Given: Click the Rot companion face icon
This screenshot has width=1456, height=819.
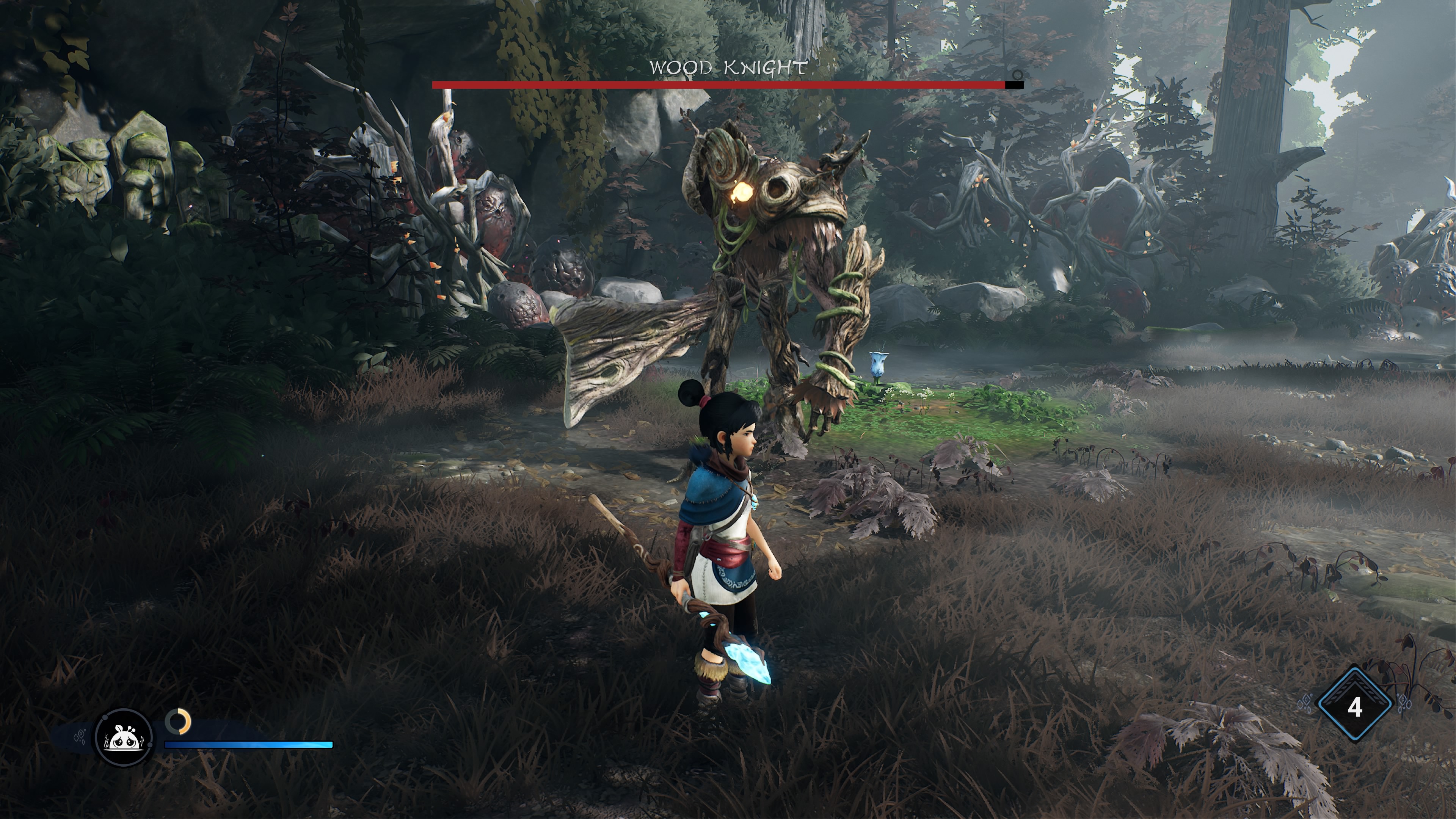Looking at the screenshot, I should click(x=124, y=738).
